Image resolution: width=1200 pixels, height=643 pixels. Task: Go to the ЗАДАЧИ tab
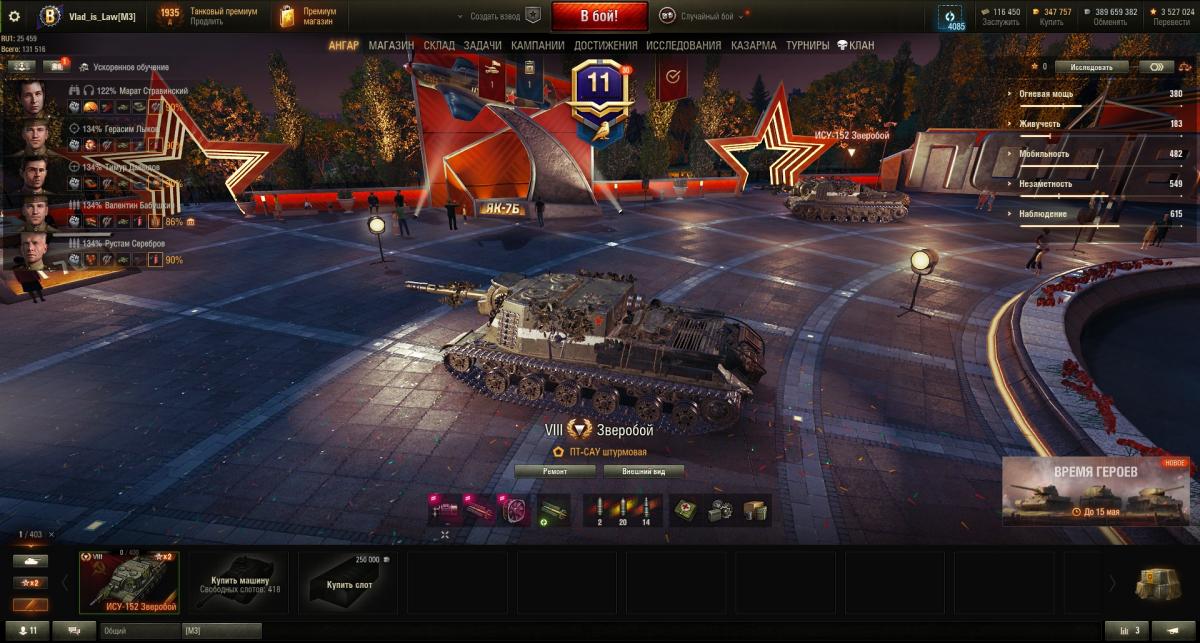[483, 45]
